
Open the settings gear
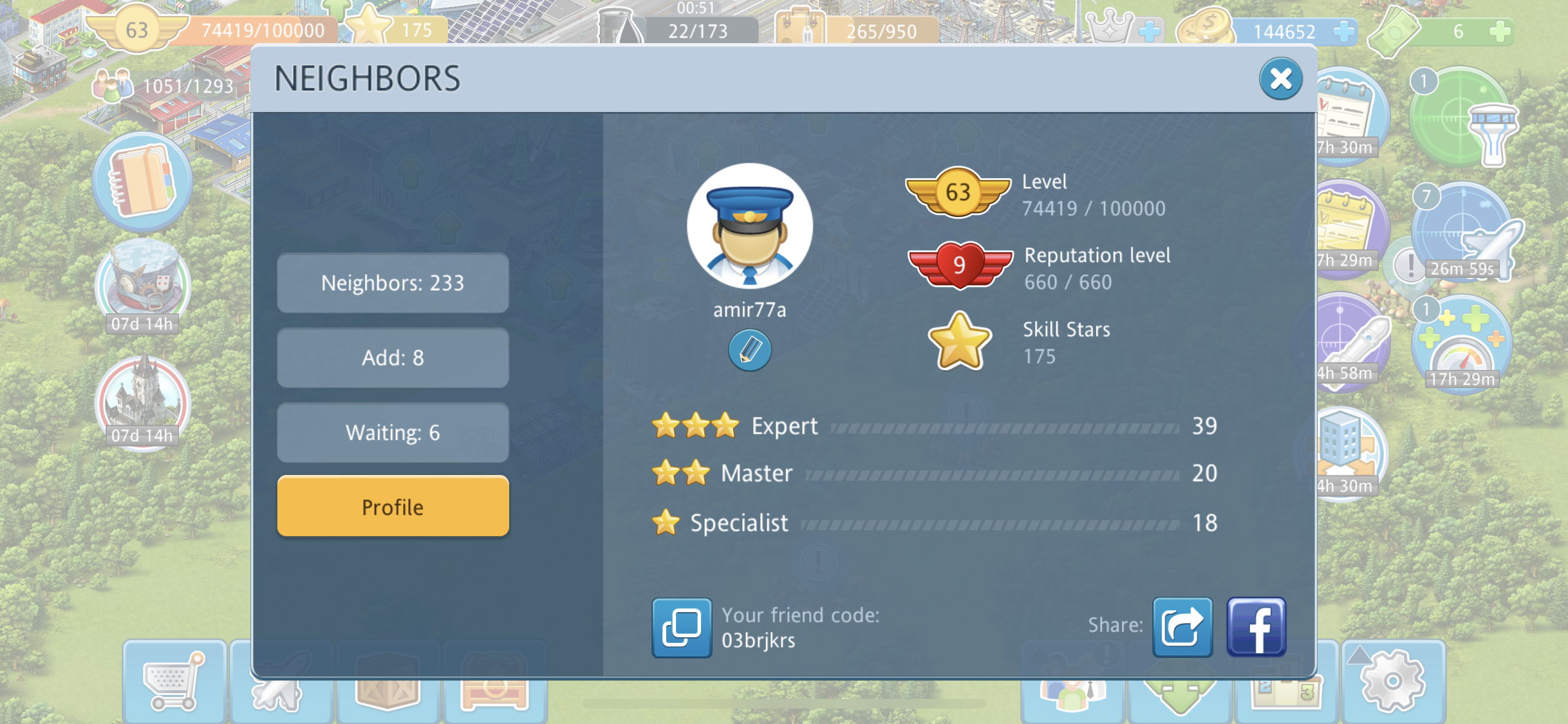pyautogui.click(x=1393, y=681)
